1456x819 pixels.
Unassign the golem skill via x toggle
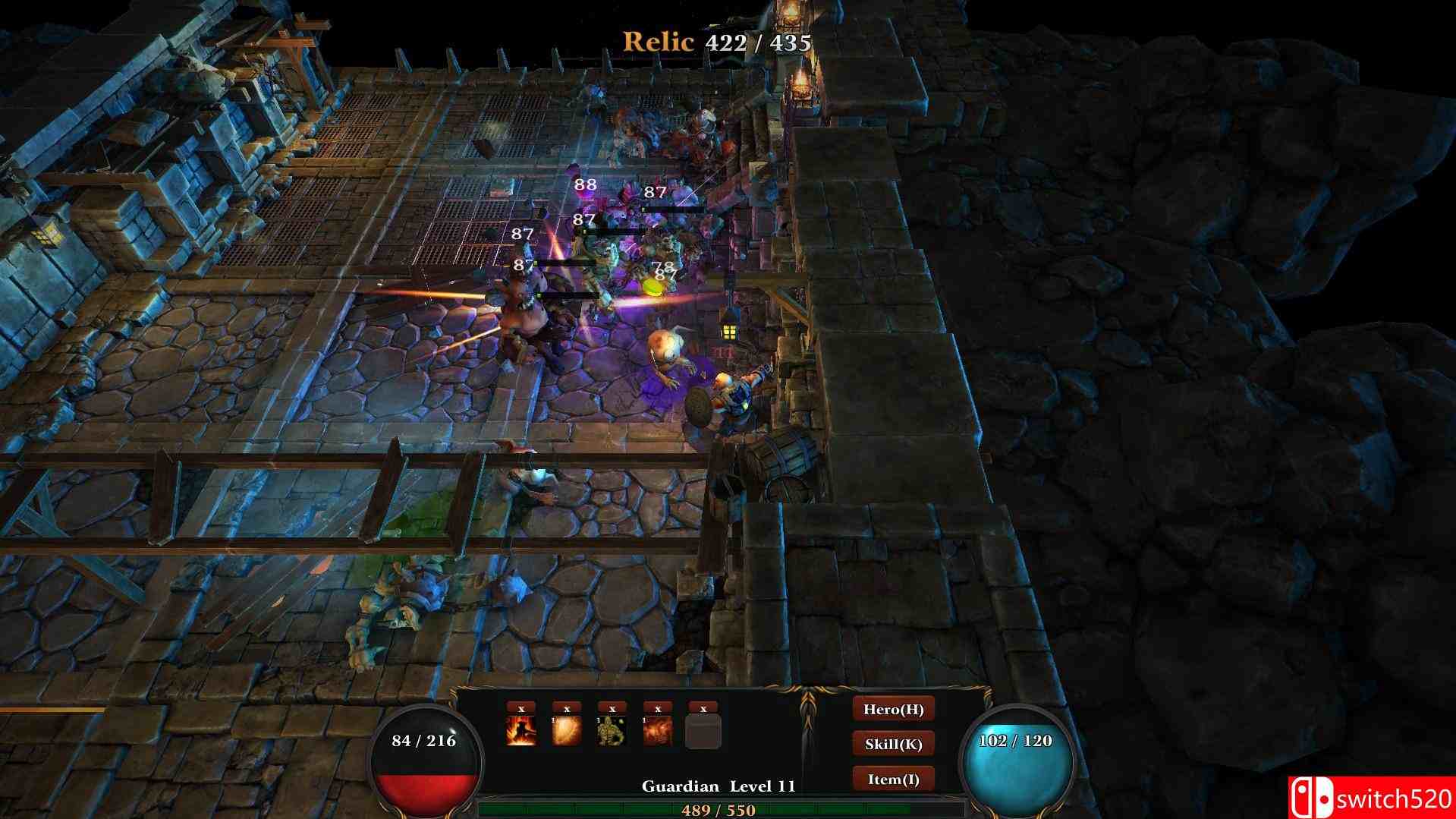coord(611,707)
